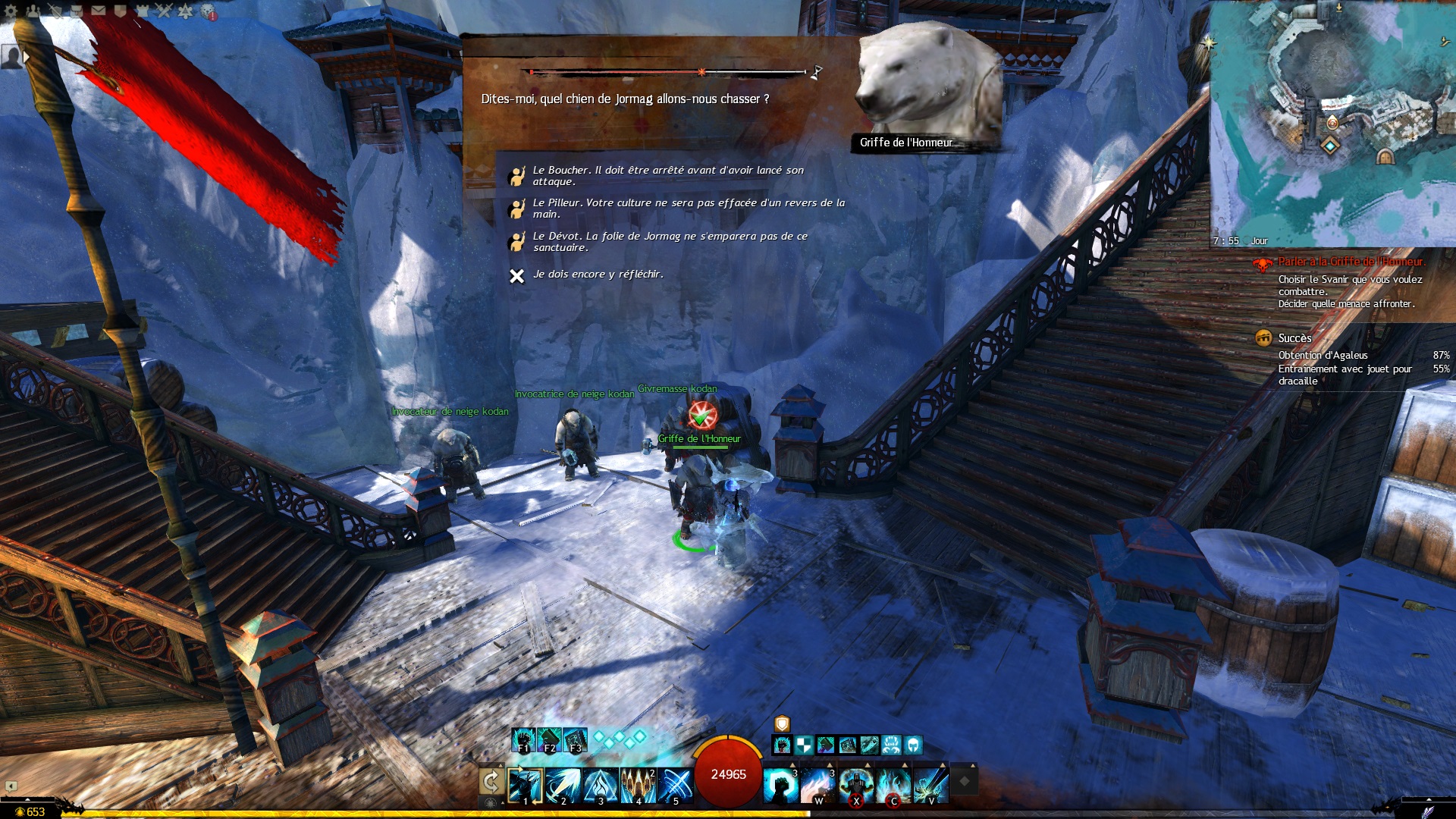Expand the party portrait arrow

27,57
